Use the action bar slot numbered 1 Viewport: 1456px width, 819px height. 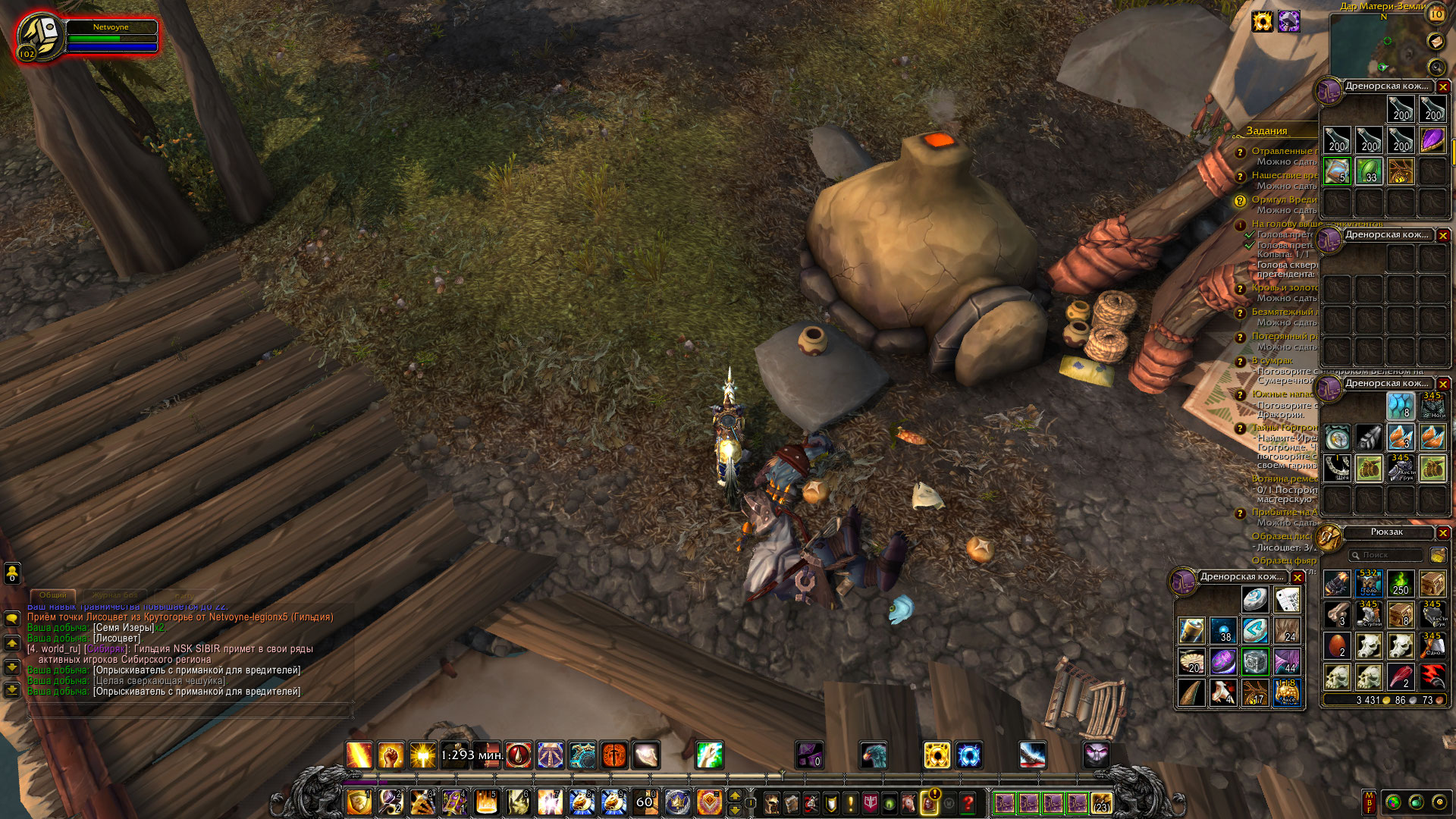pyautogui.click(x=359, y=802)
